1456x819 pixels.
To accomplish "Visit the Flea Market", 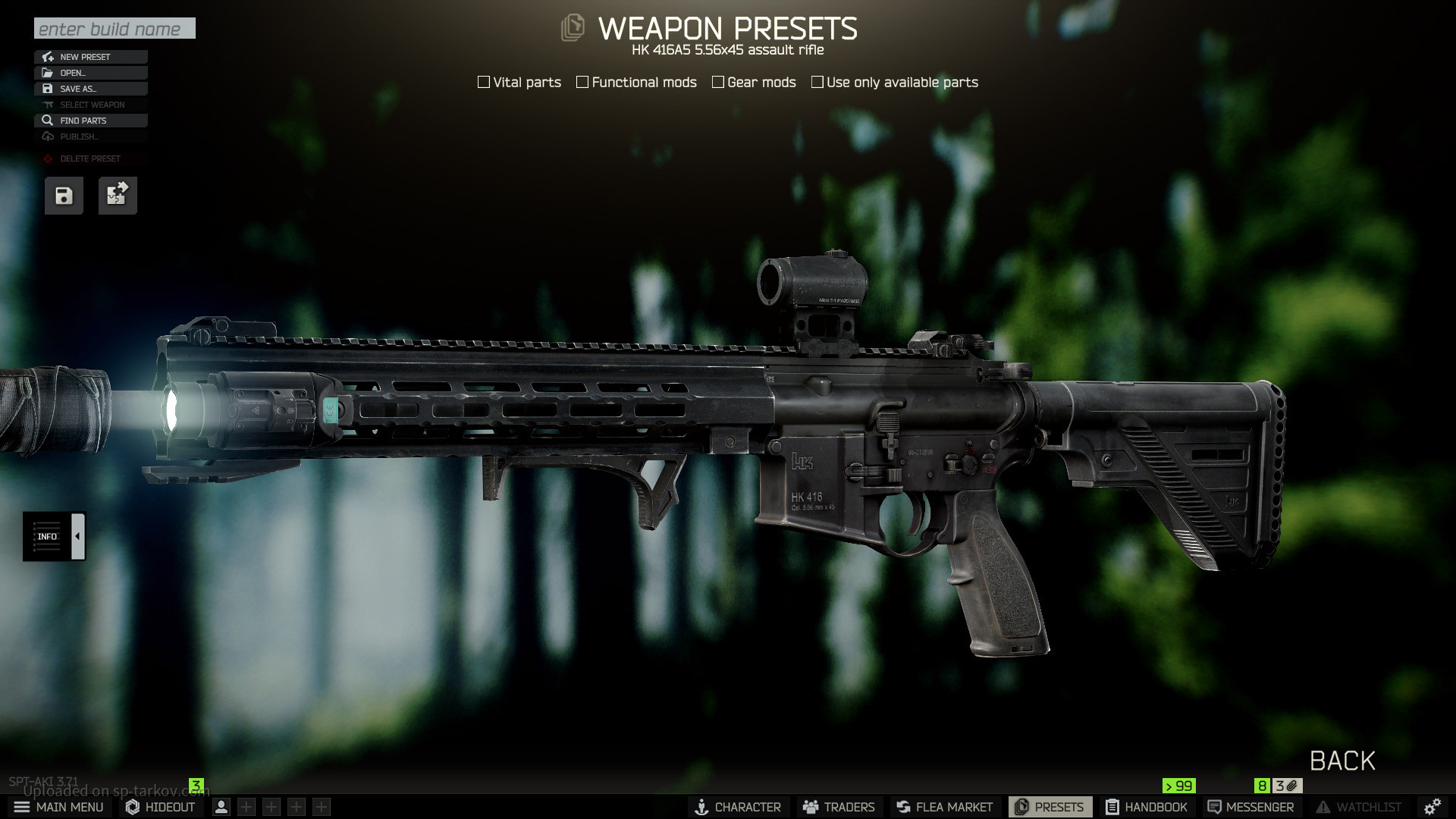I will (944, 807).
